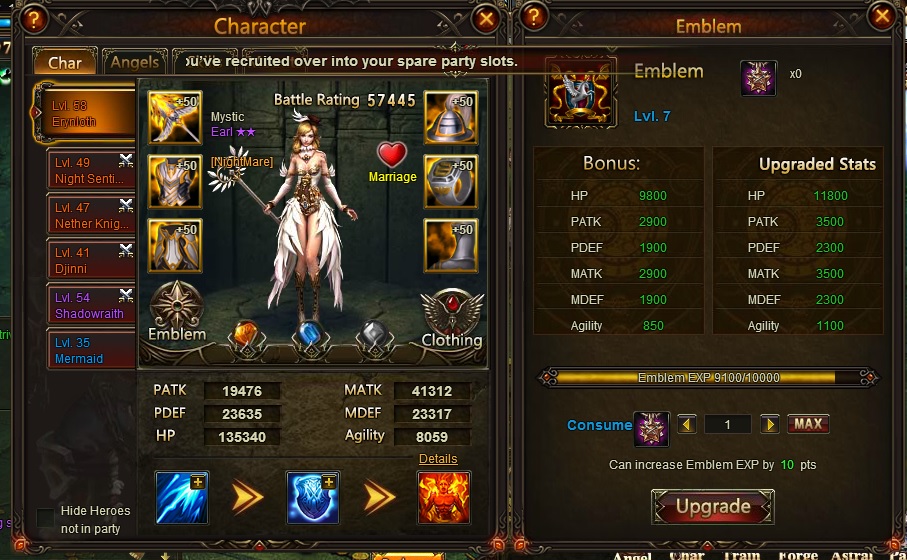Set consume amount to MAX
Image resolution: width=907 pixels, height=560 pixels.
808,424
